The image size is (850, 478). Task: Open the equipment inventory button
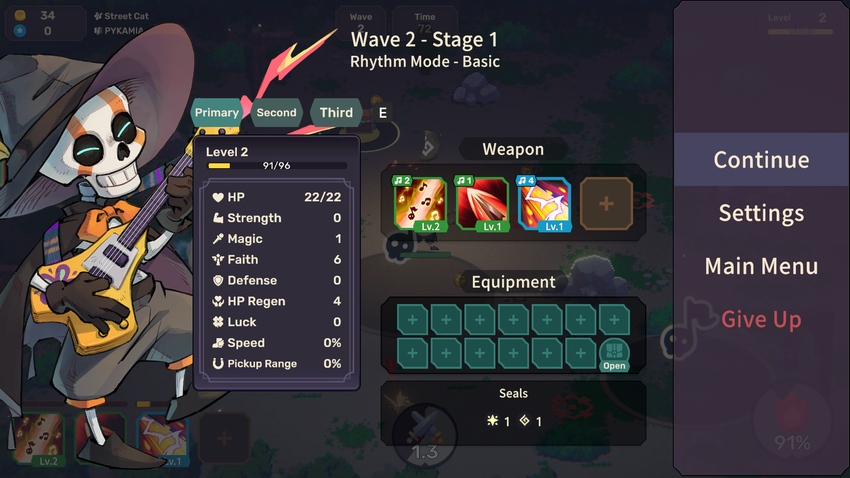(614, 353)
